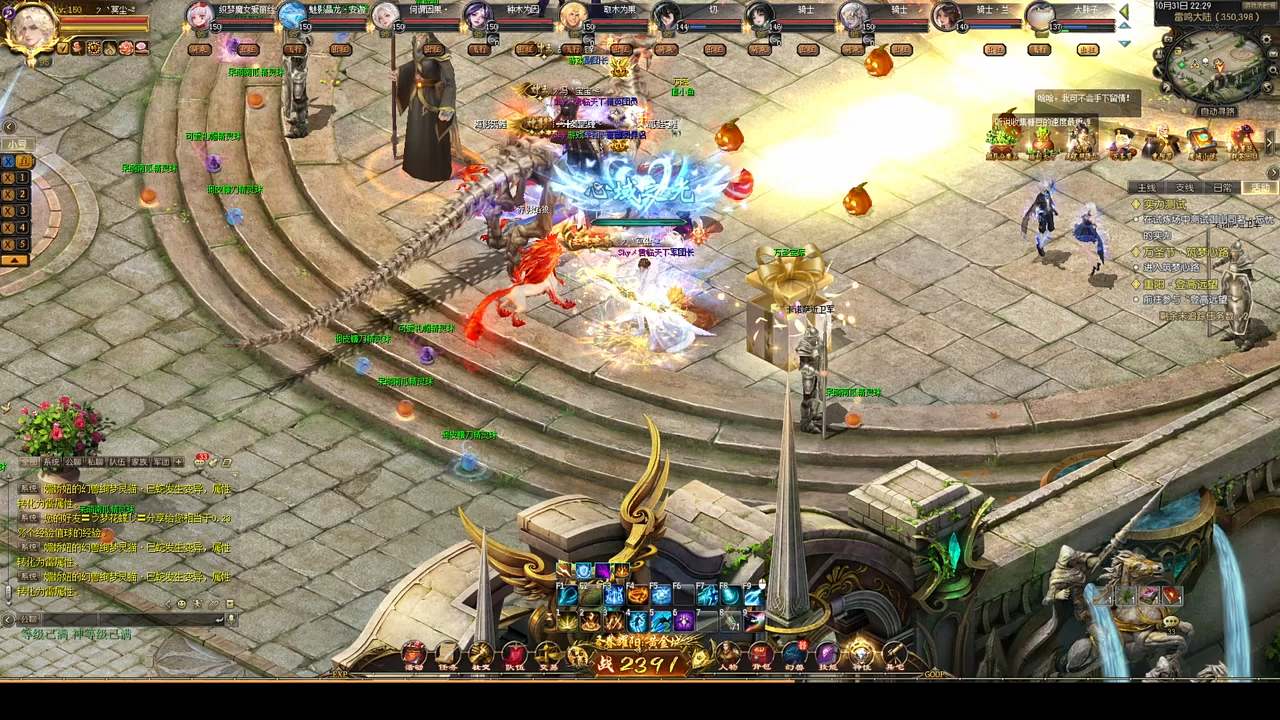1280x720 pixels.
Task: Cast the skill bound to F1
Action: point(566,596)
